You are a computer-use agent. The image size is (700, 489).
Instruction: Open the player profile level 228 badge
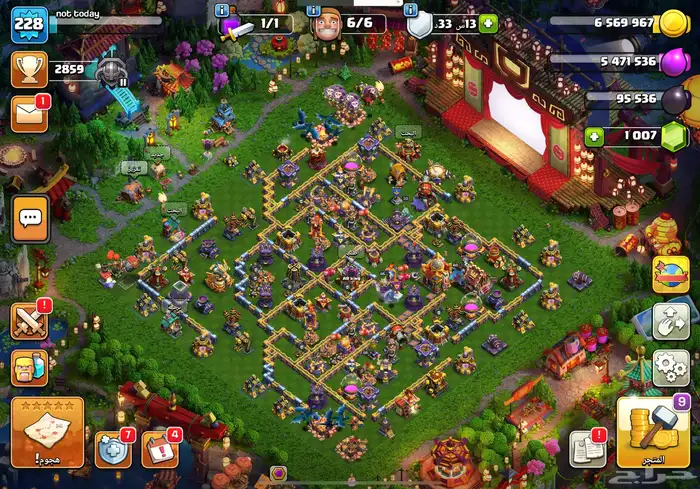point(29,24)
